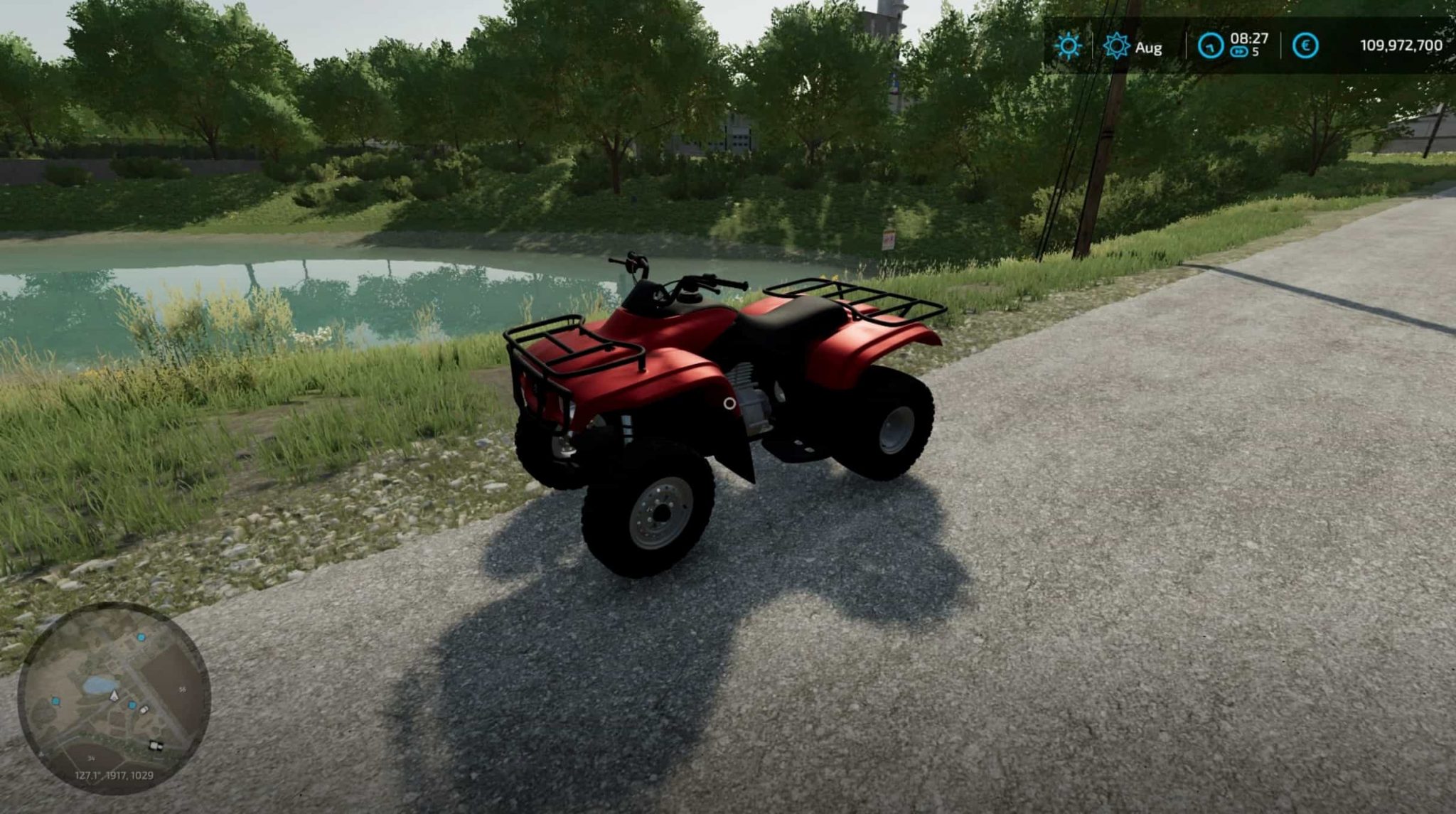Select the current weather sun icon

[1069, 46]
